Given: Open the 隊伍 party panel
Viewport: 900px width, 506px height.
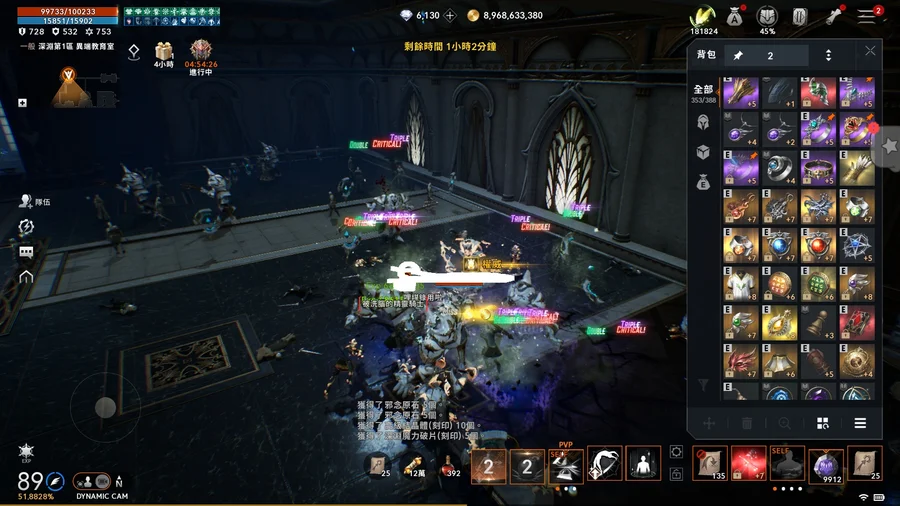Looking at the screenshot, I should [x=28, y=201].
